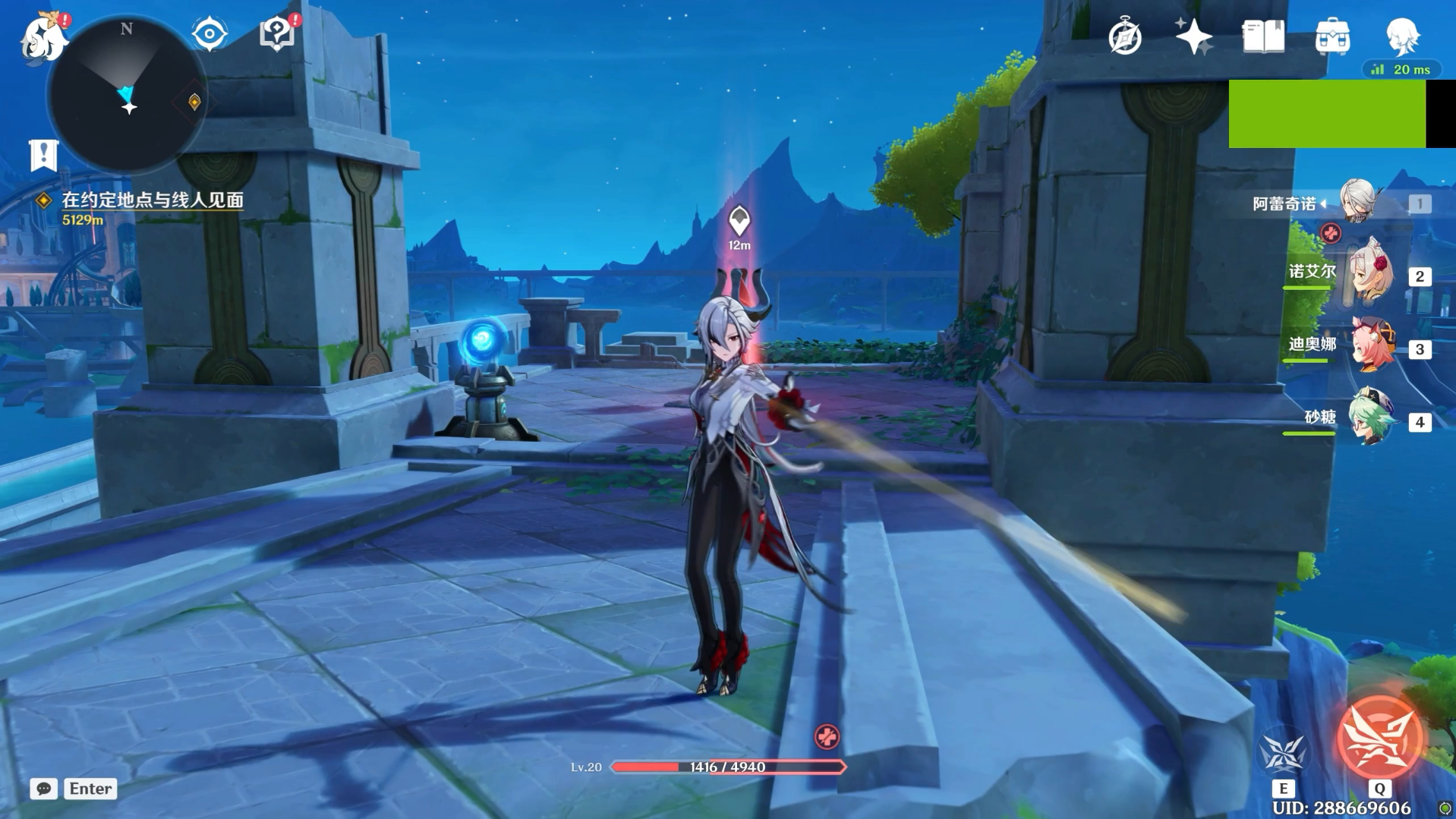Select active character 阿蕾奇诺
The height and width of the screenshot is (819, 1456).
point(1357,202)
